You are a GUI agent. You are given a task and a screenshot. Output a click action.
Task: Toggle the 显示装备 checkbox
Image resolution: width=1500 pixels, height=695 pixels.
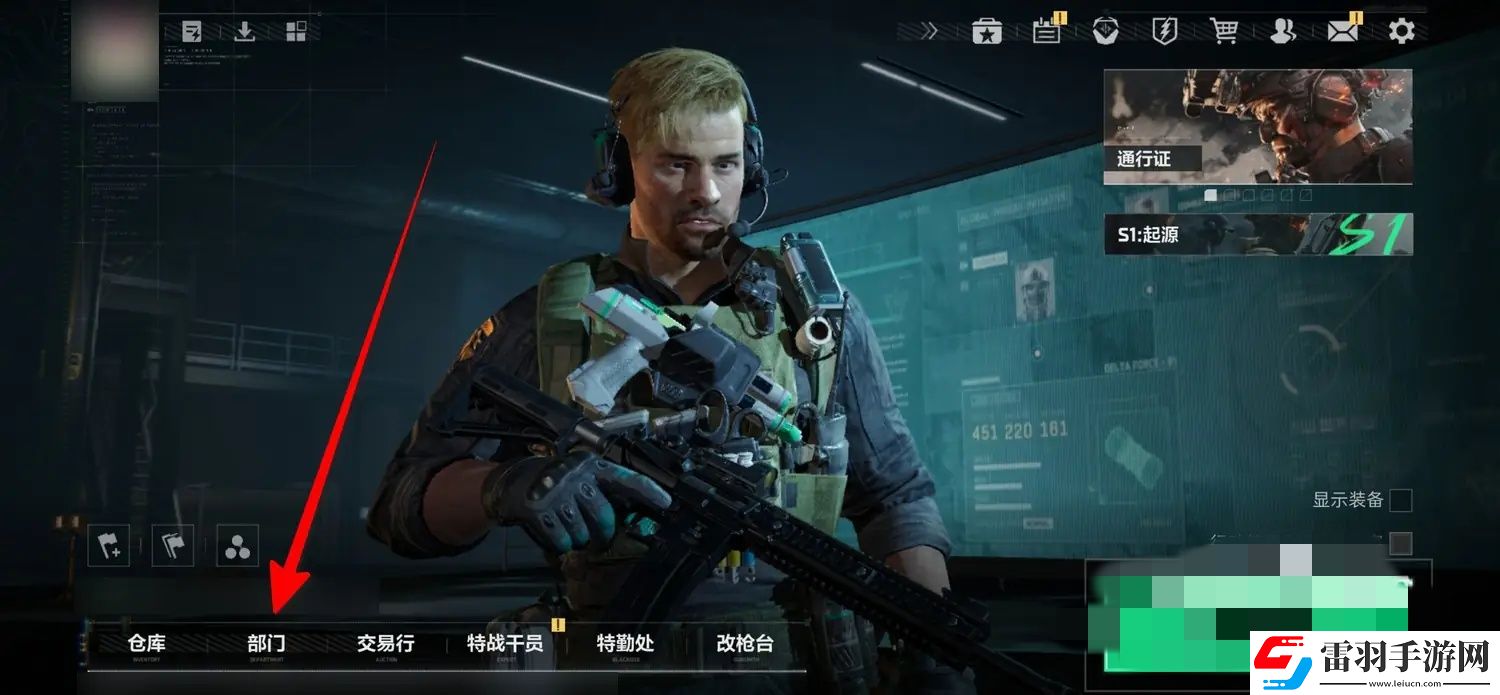click(x=1400, y=500)
